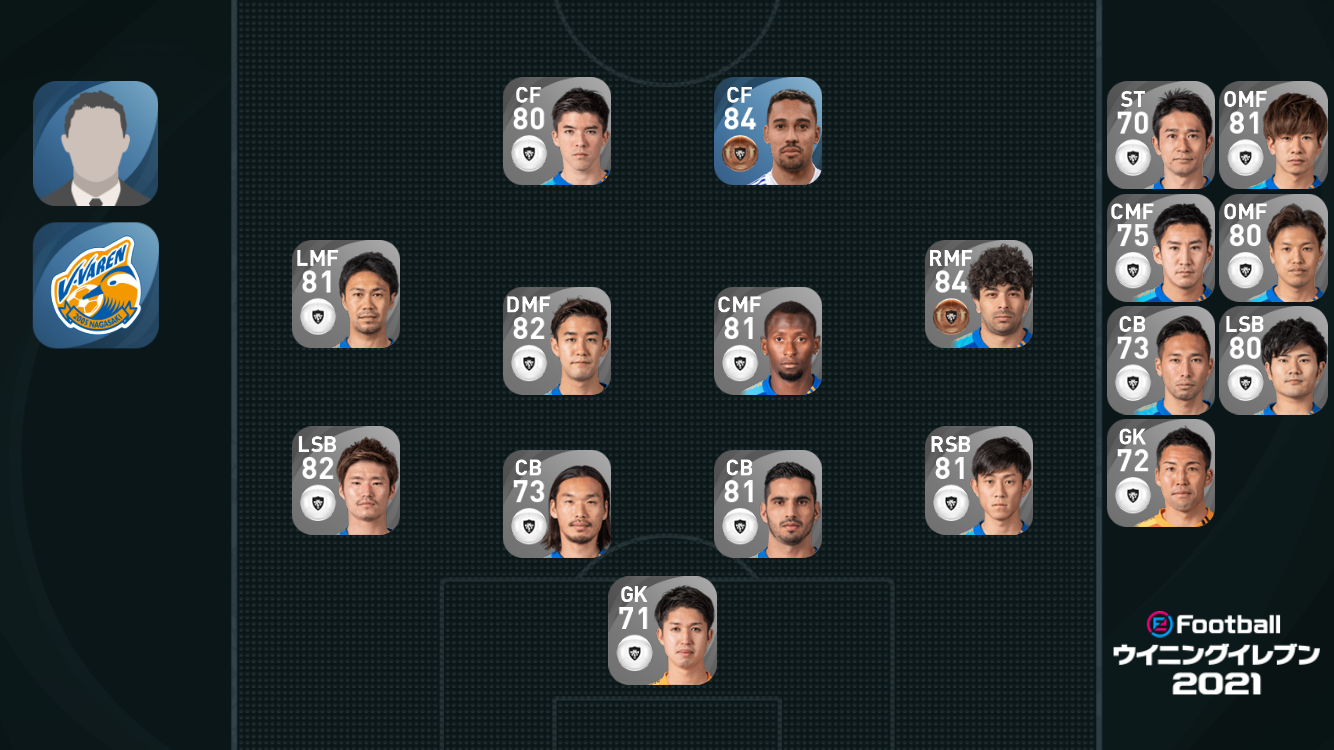The width and height of the screenshot is (1334, 750).
Task: Select the RSB 81 player card
Action: pos(979,481)
